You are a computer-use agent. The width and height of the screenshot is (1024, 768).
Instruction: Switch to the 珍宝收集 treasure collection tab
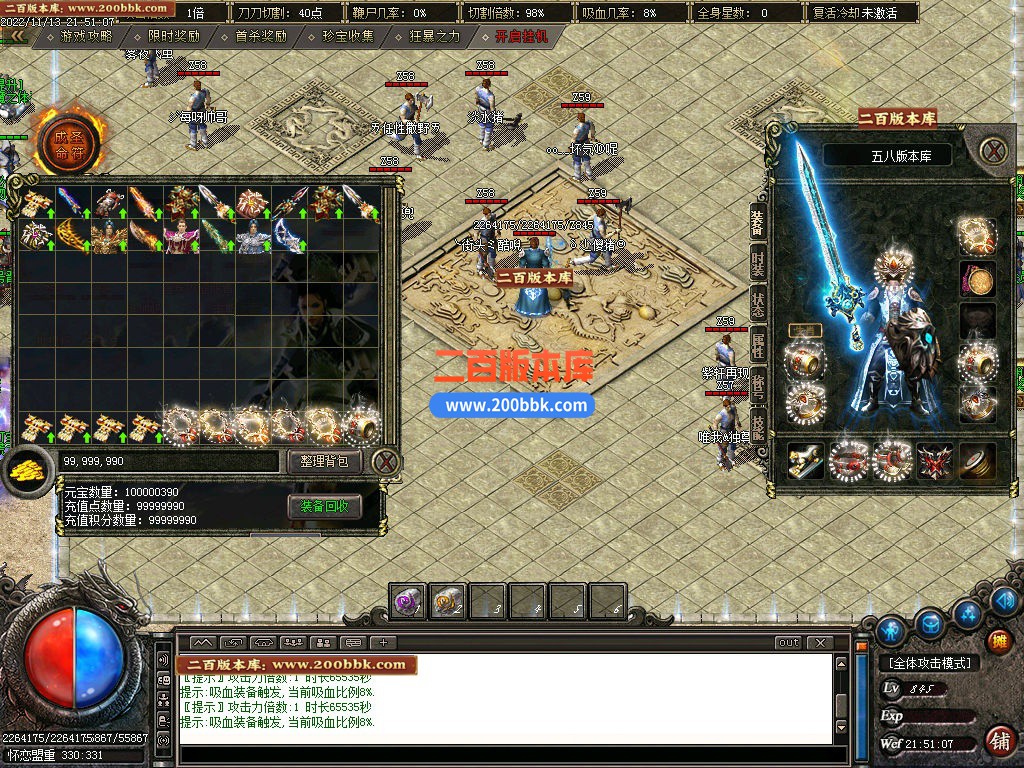(348, 36)
